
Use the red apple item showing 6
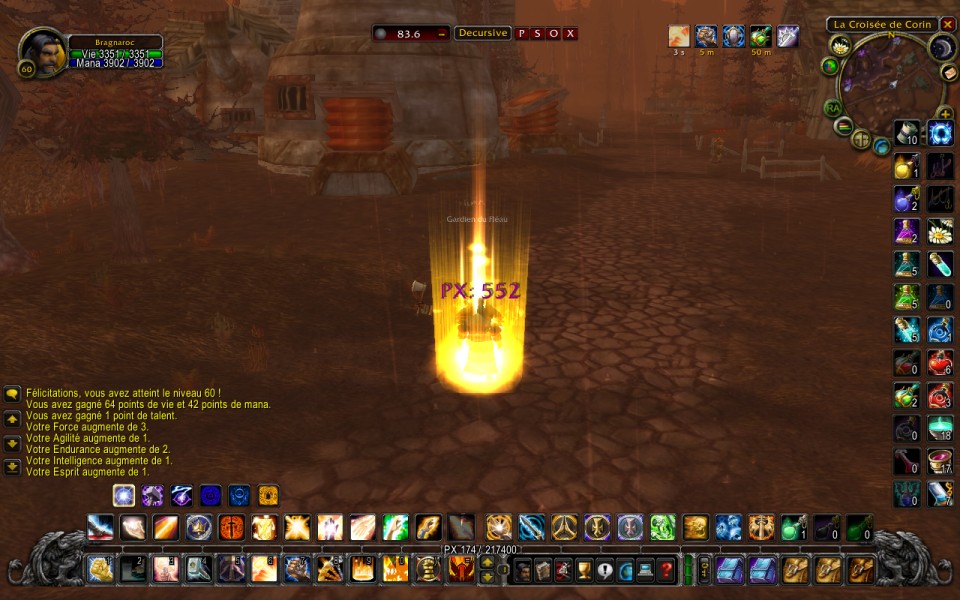click(x=940, y=363)
